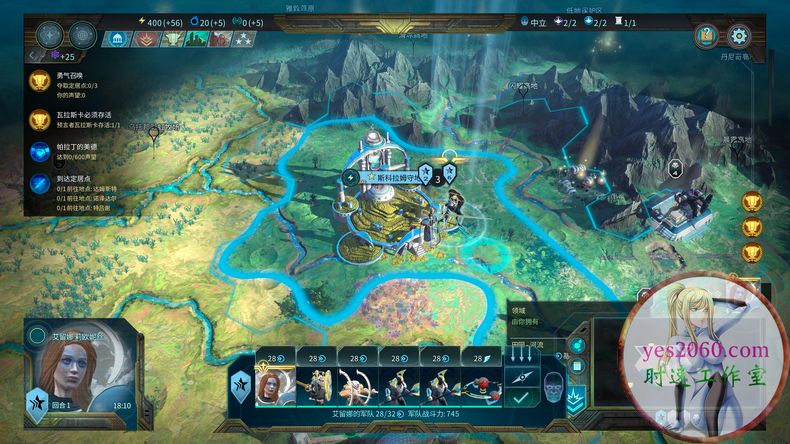Open the settings gear menu
Screen dimensions: 790x444
pyautogui.click(x=739, y=36)
